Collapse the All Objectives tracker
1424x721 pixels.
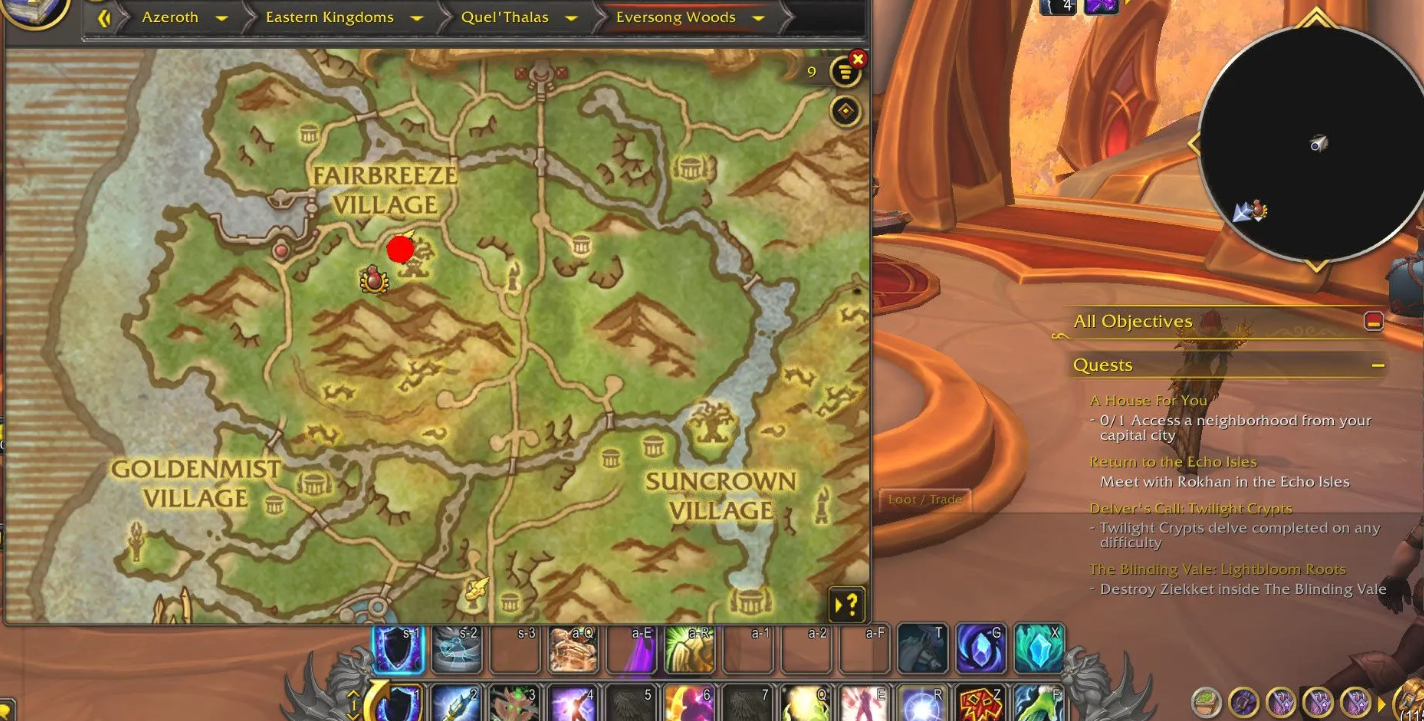tap(1373, 321)
